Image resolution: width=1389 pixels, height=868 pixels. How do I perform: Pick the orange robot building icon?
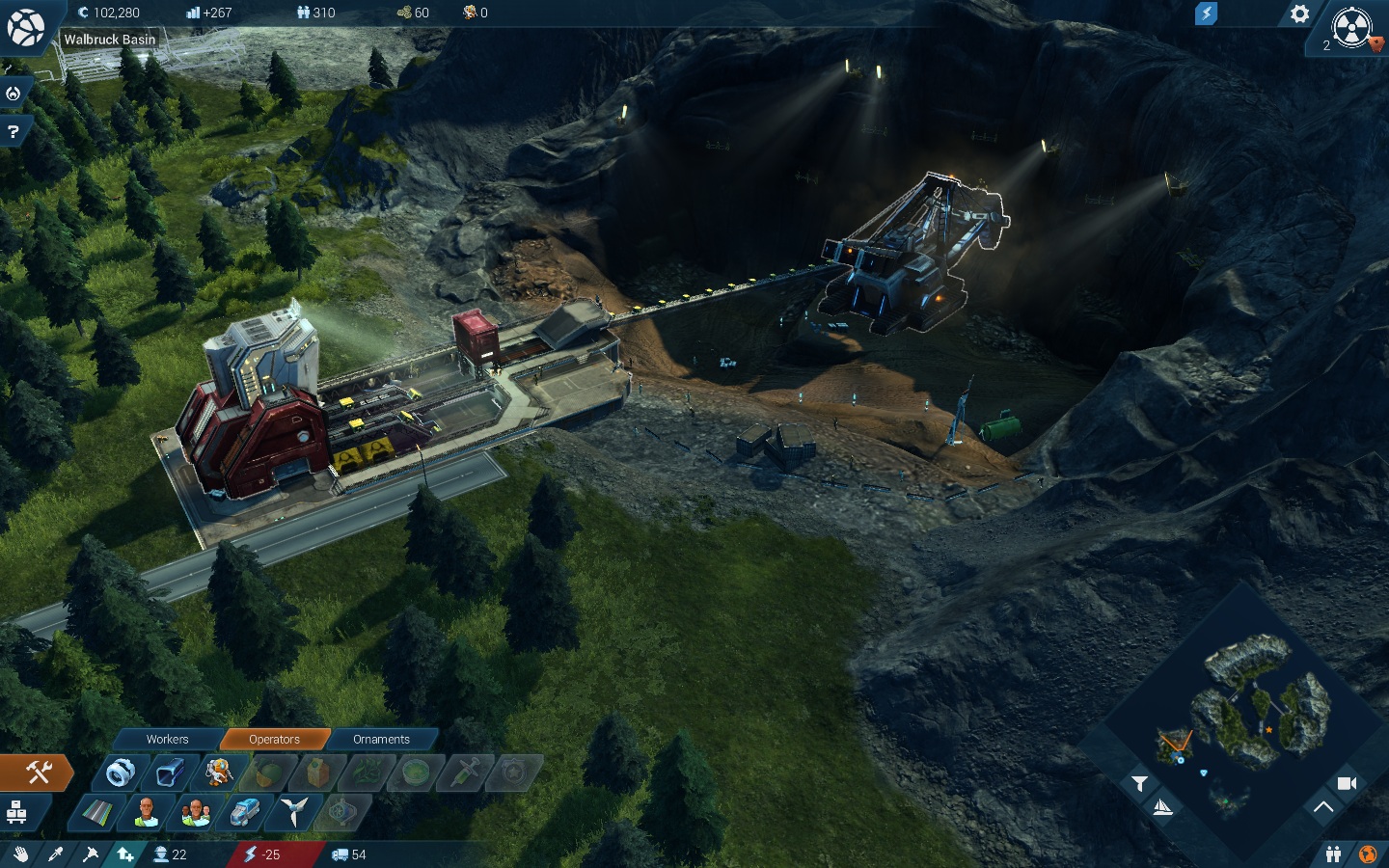pyautogui.click(x=218, y=773)
